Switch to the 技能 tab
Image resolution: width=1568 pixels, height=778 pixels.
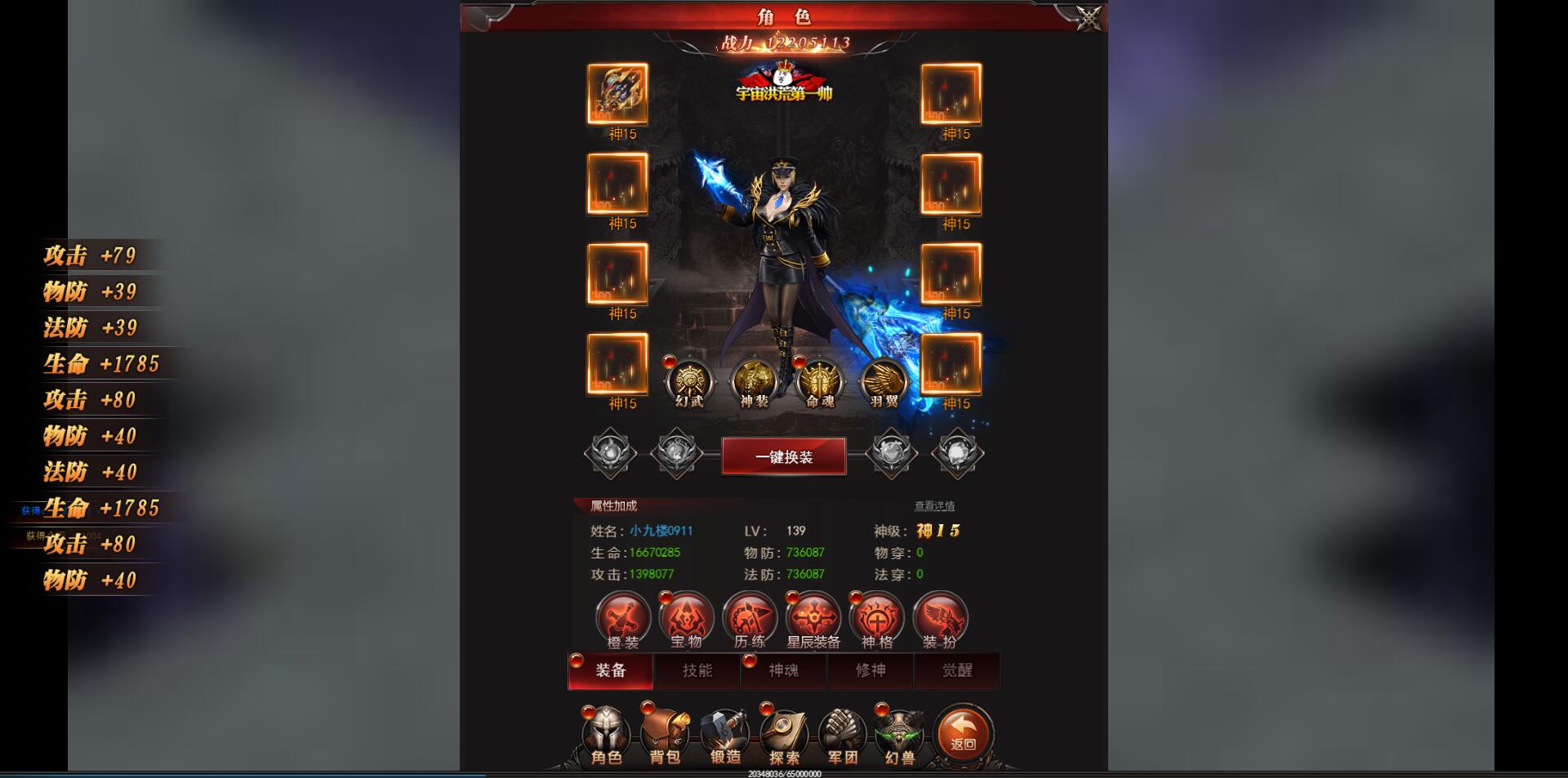(x=697, y=671)
